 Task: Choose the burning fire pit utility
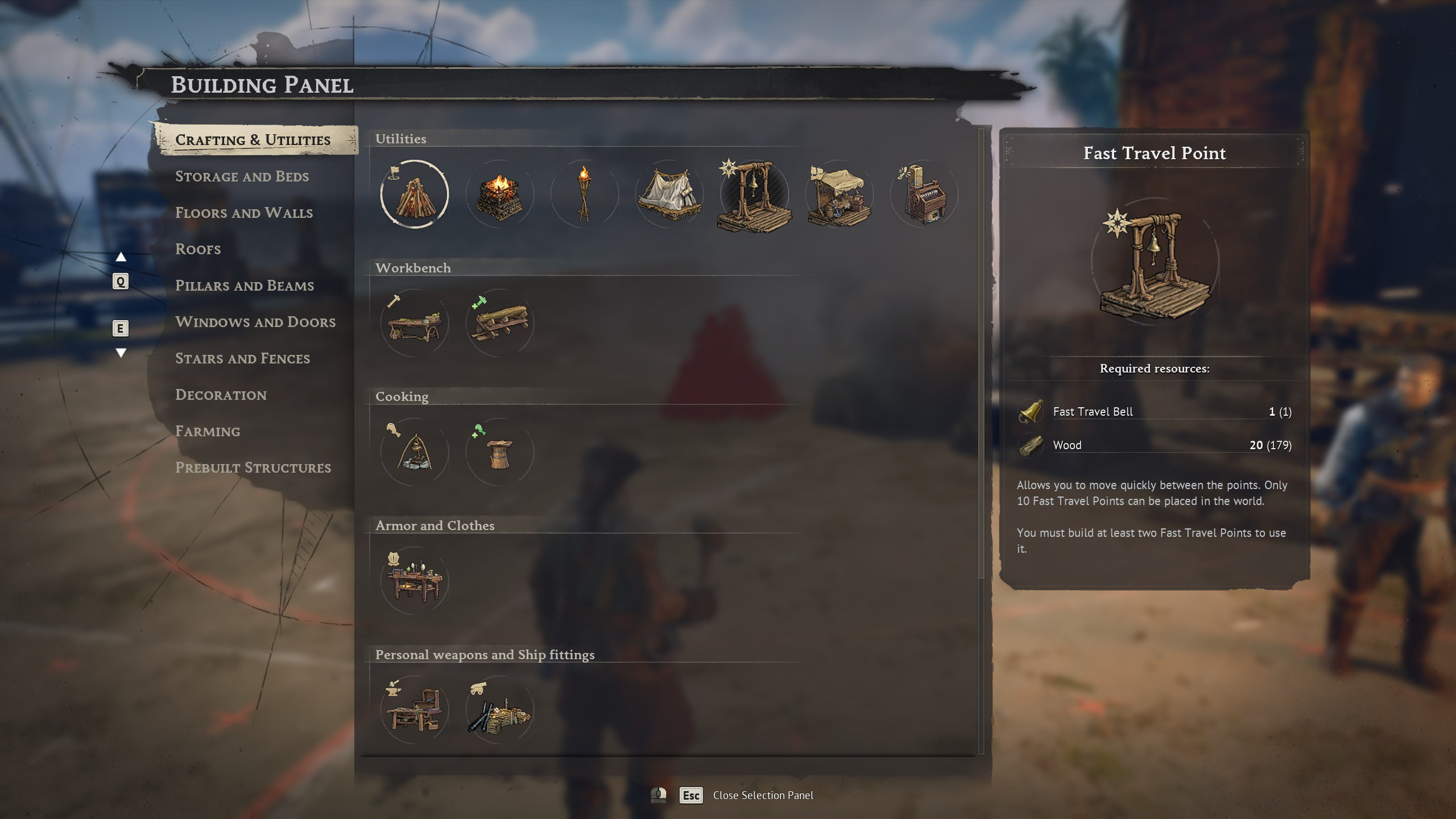pos(499,195)
